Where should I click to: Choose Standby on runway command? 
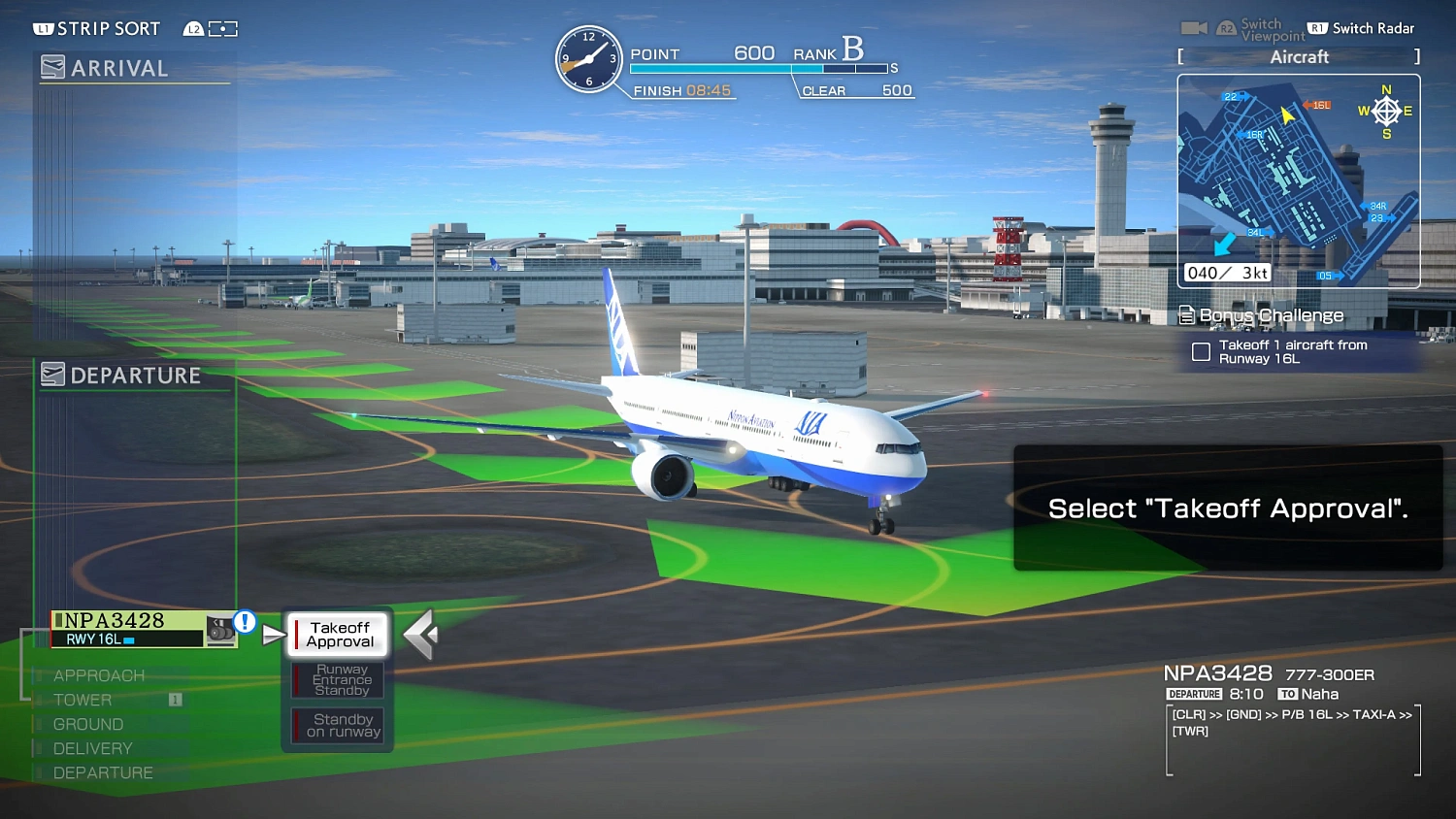[x=337, y=725]
